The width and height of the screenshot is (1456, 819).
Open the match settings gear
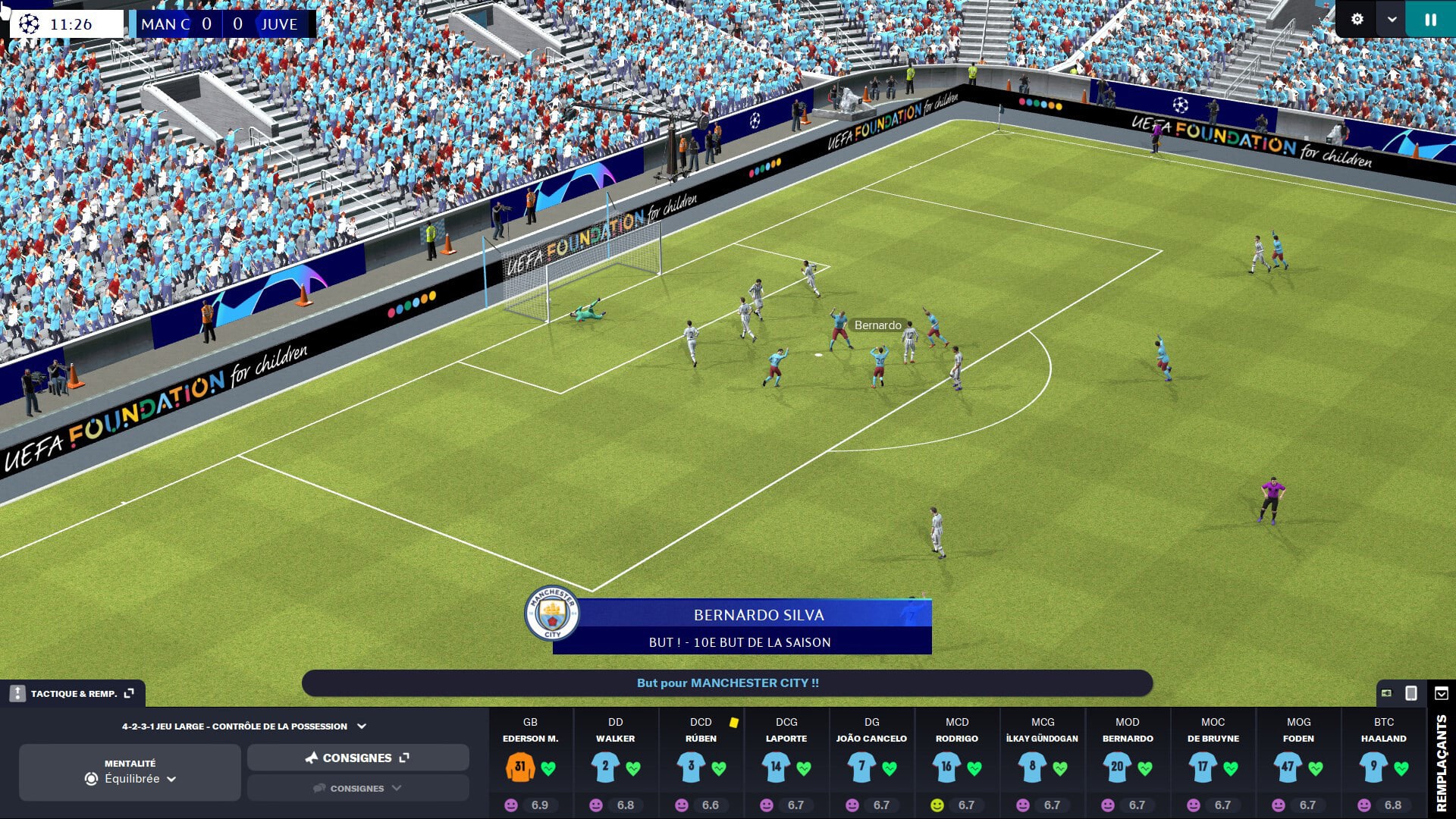[1357, 20]
